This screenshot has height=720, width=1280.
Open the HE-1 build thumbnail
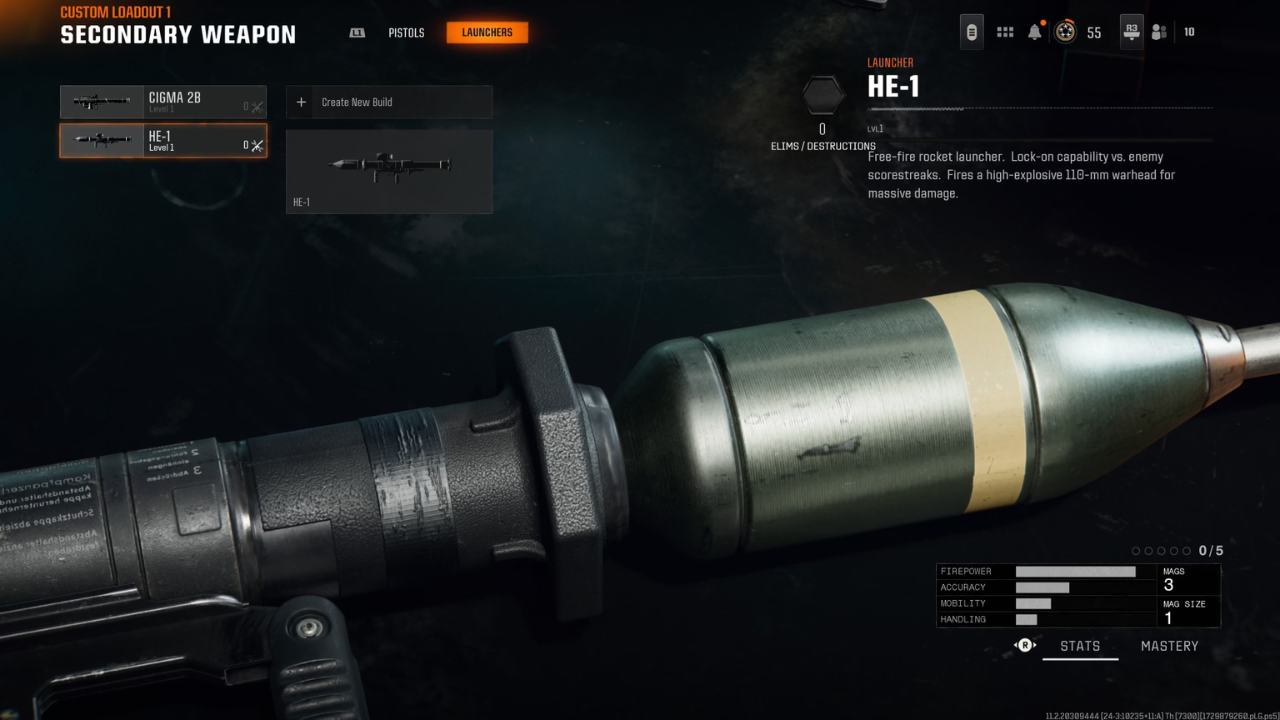coord(389,171)
